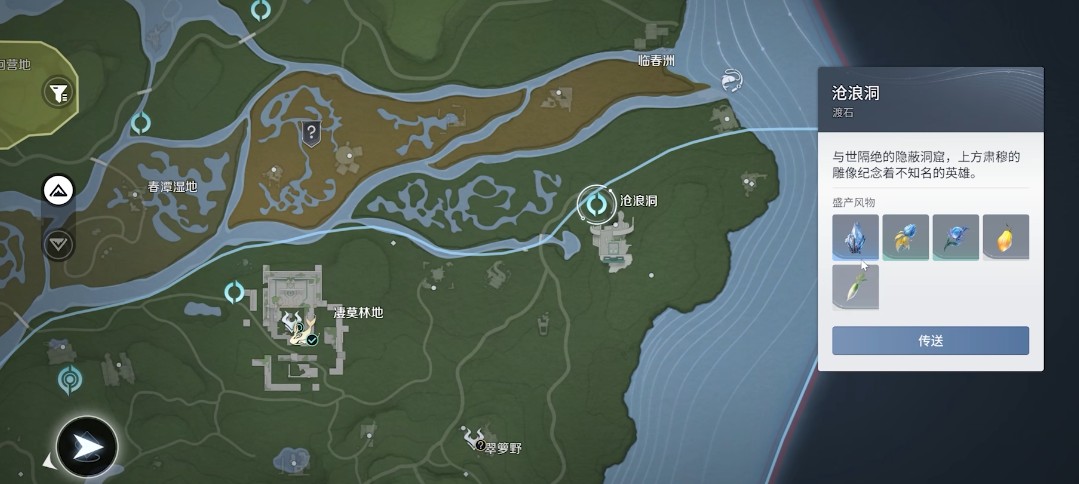Select the 沧浪洞 teleport waypoint marker
The width and height of the screenshot is (1079, 484).
(x=597, y=204)
